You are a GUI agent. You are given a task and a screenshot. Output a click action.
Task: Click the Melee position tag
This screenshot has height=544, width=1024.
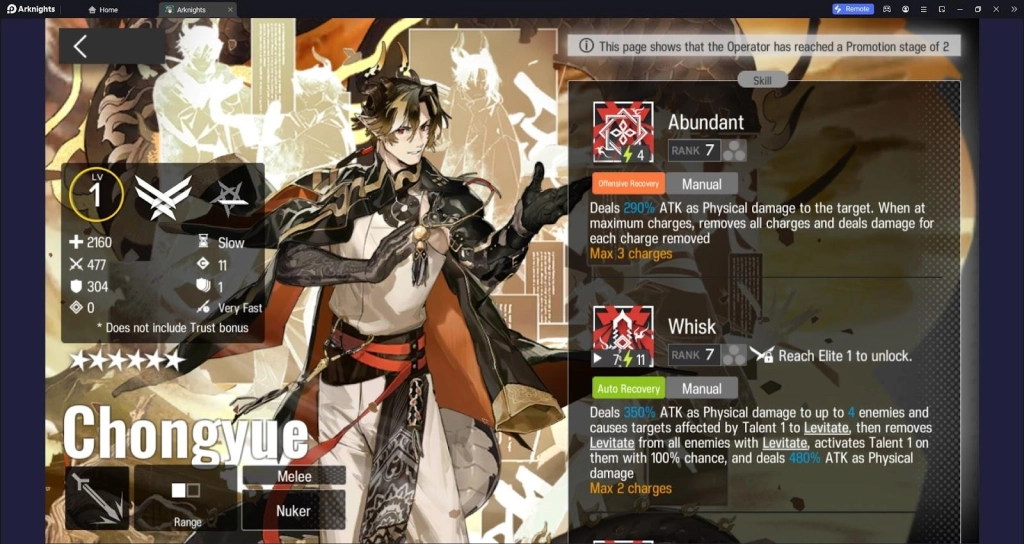pos(294,475)
